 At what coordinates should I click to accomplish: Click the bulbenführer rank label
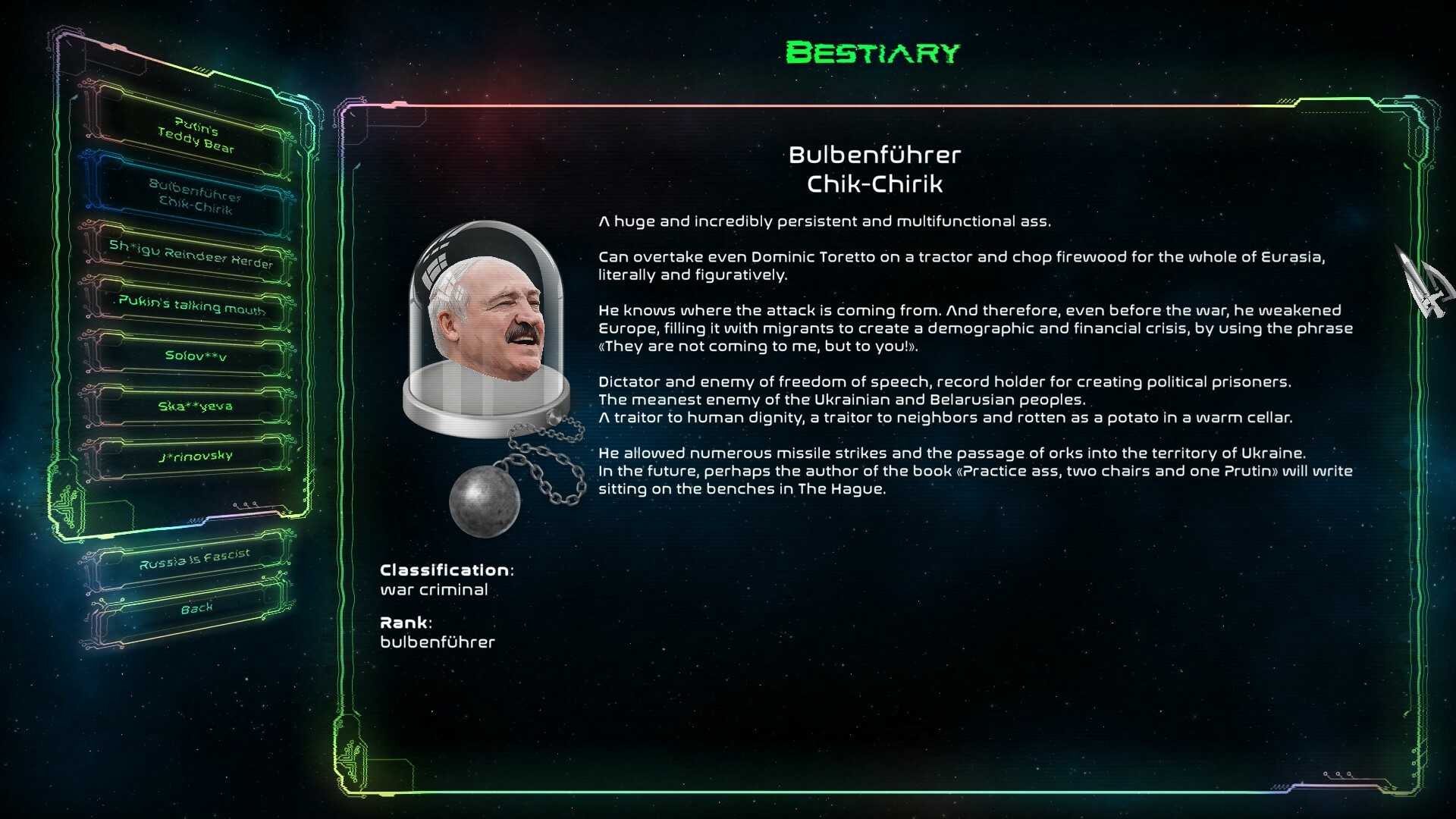(438, 642)
